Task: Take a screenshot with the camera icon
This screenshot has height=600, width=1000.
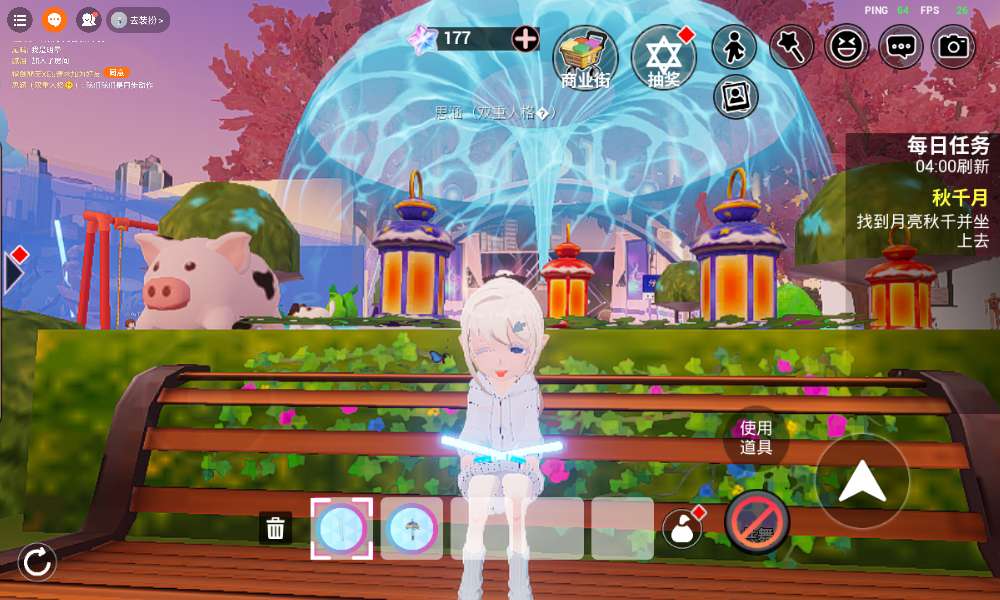Action: [954, 46]
